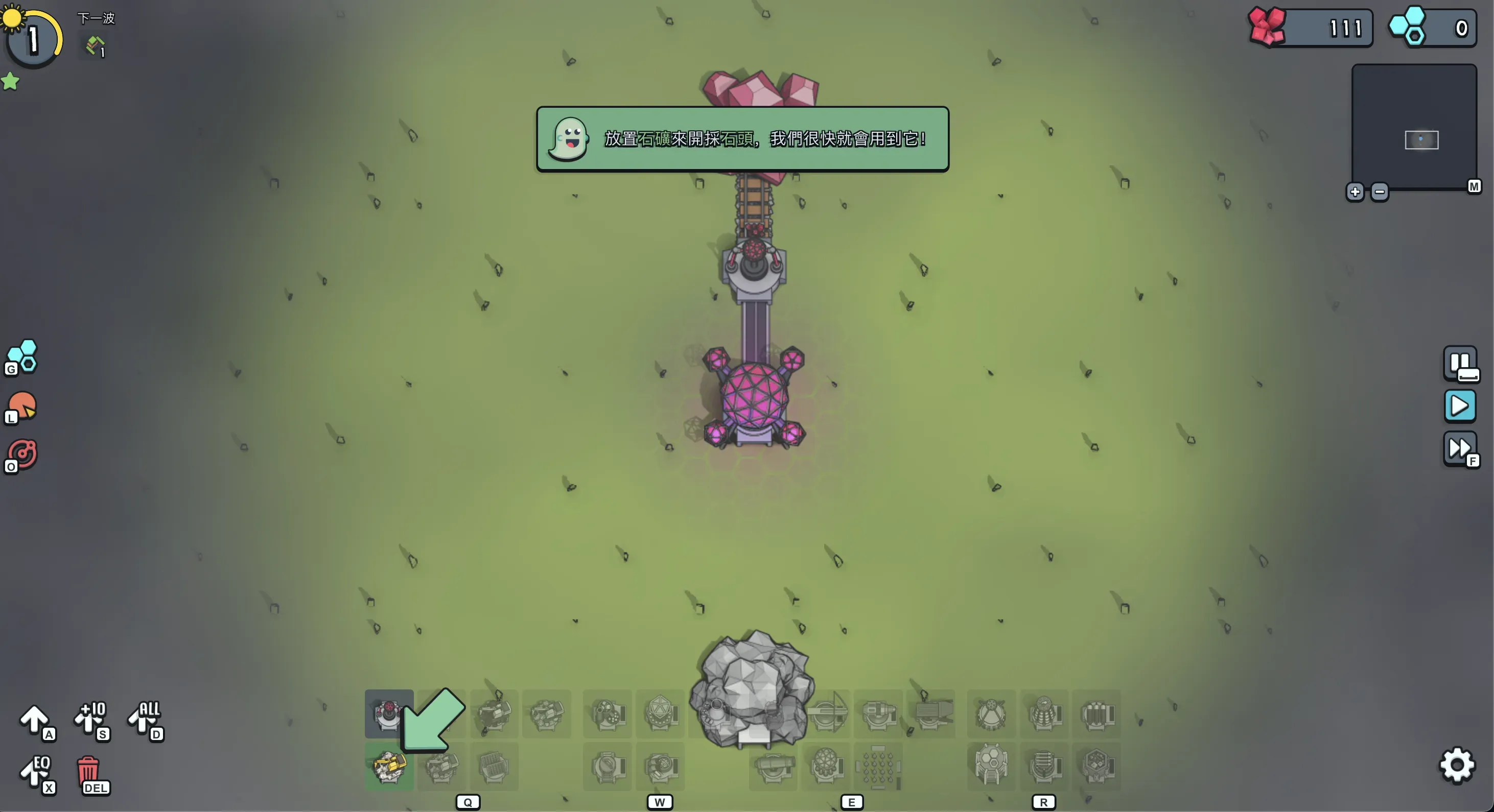Zoom in minimap using plus control
The width and height of the screenshot is (1494, 812).
(1355, 192)
